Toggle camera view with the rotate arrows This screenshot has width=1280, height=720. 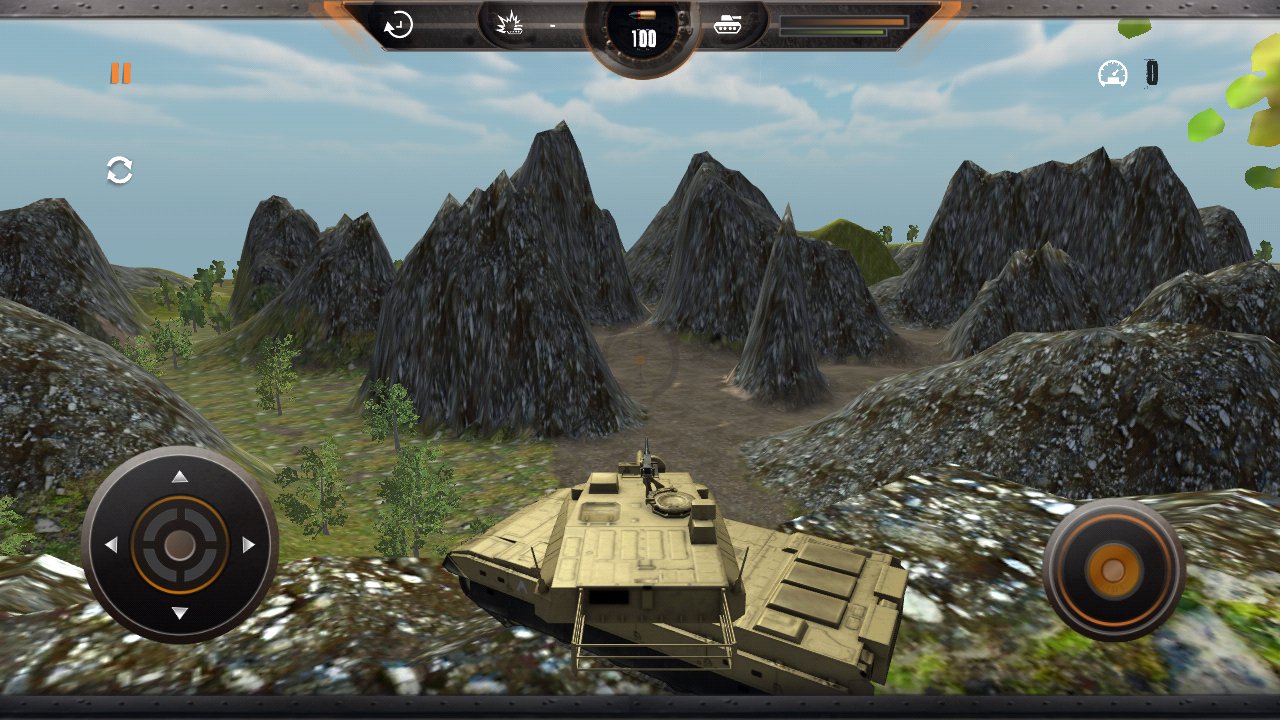point(118,170)
